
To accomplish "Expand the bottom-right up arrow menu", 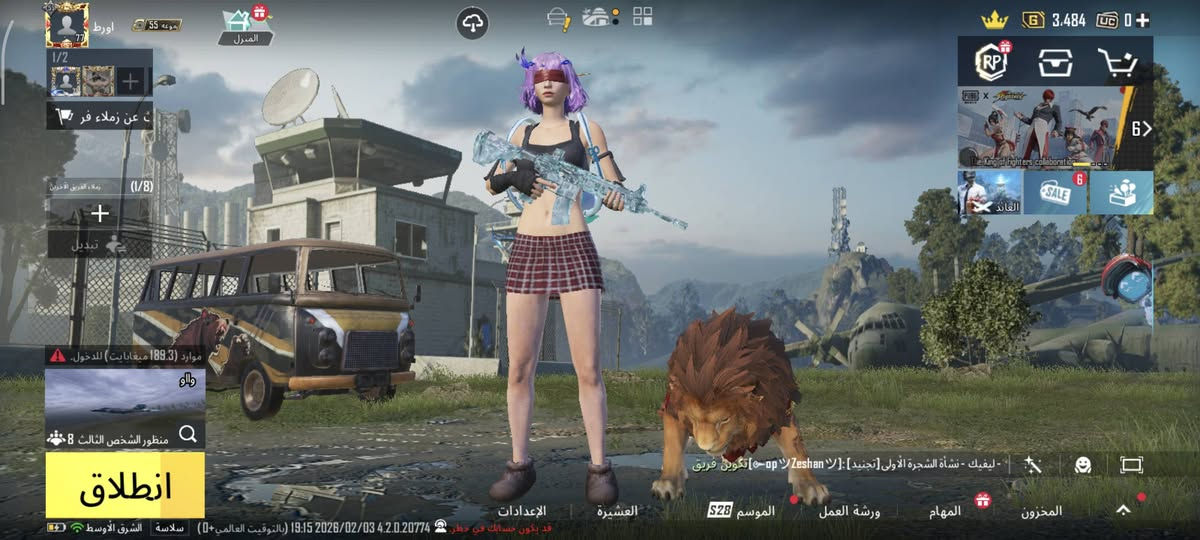I will (x=1123, y=510).
